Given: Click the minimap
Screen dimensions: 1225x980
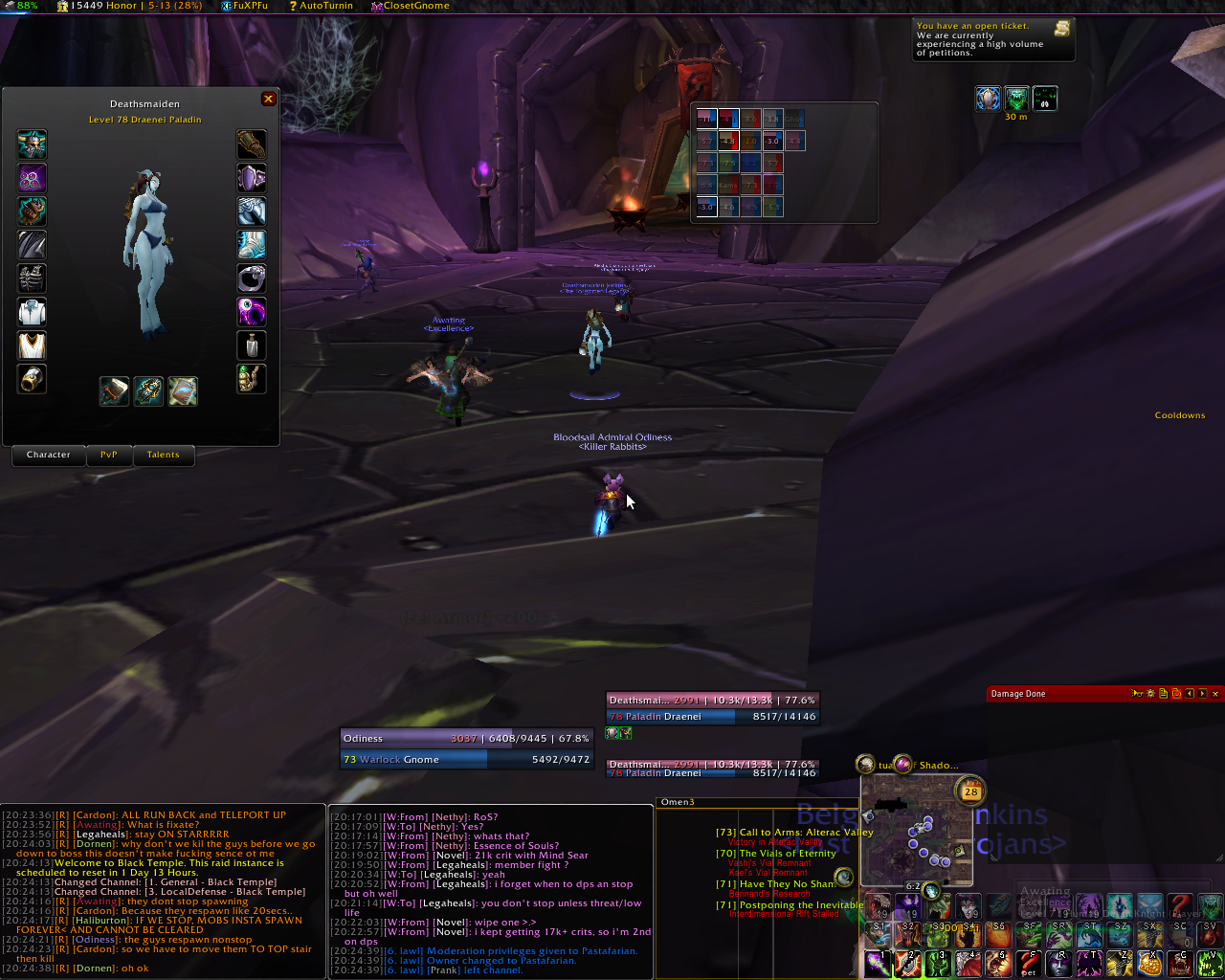Looking at the screenshot, I should (x=916, y=831).
